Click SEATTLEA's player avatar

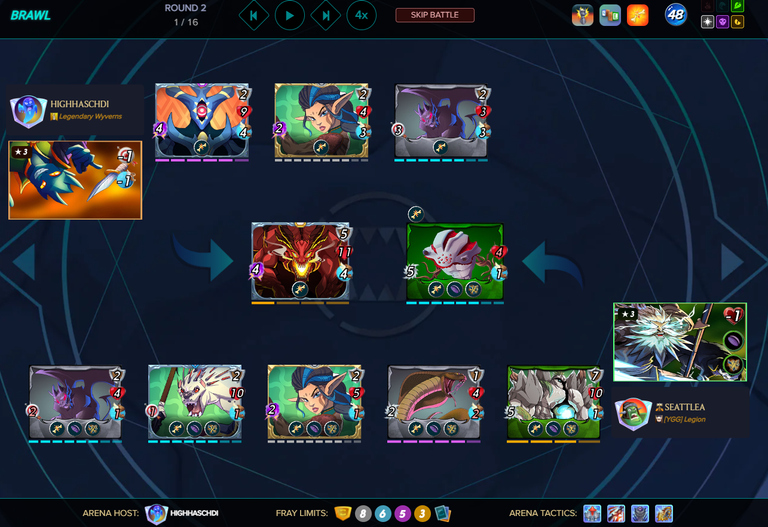point(632,413)
